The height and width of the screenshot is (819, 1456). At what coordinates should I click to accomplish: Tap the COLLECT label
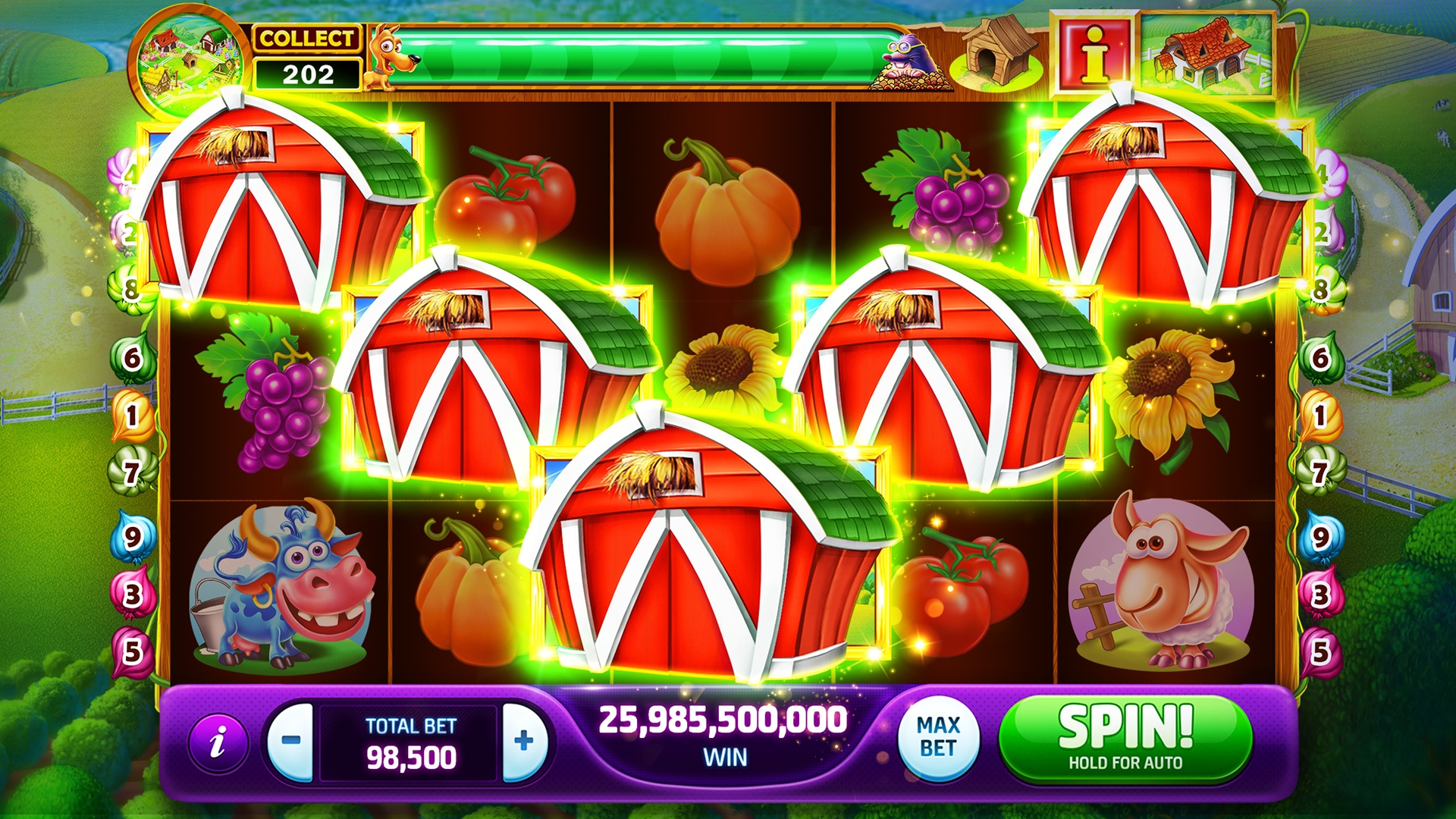pos(306,38)
